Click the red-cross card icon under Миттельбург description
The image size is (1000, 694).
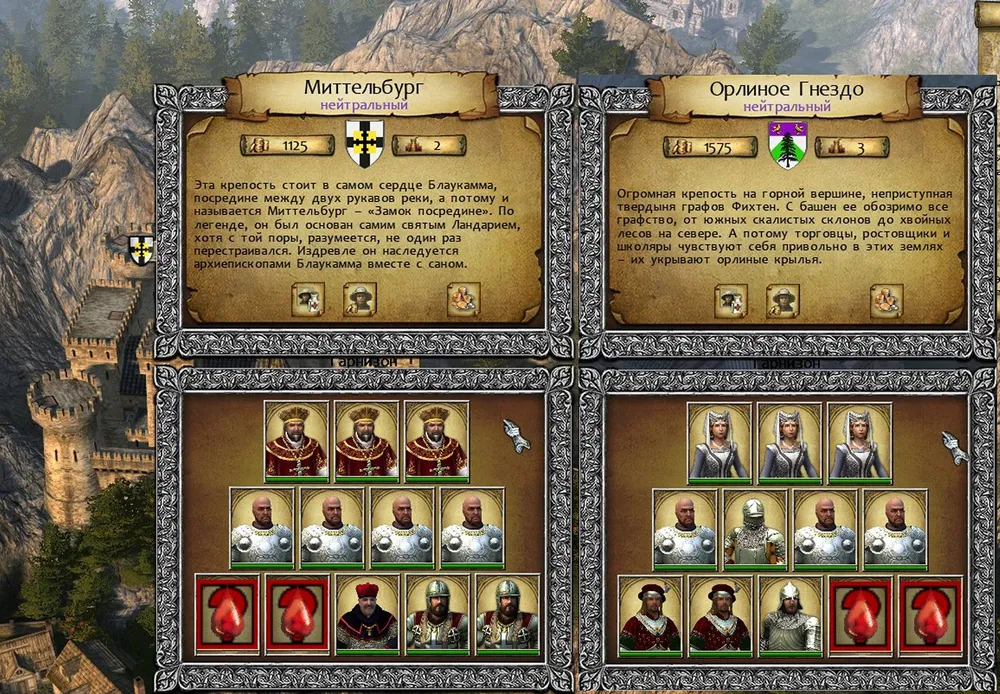308,299
